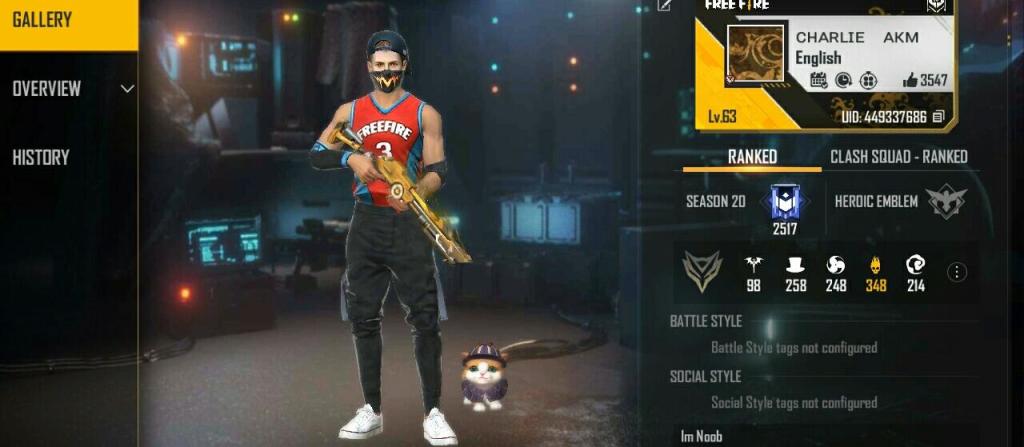Click the guild emblem above the profile card

[x=935, y=5]
